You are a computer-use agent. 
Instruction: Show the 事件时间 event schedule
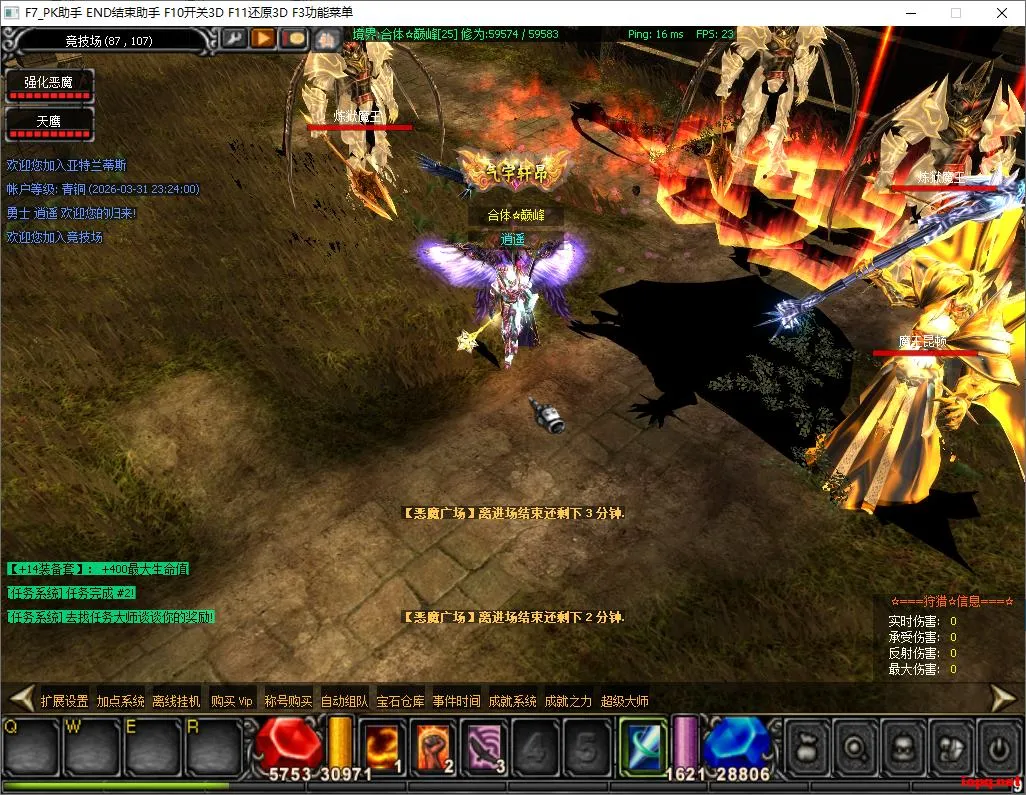[456, 701]
